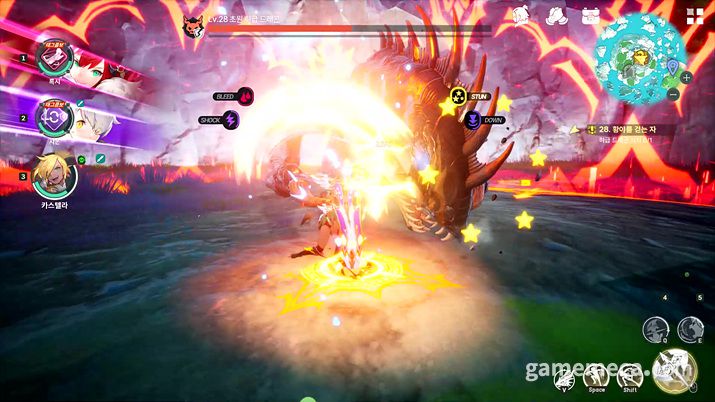715x402 pixels.
Task: Open the cat-head pet menu icon
Action: pyautogui.click(x=520, y=16)
